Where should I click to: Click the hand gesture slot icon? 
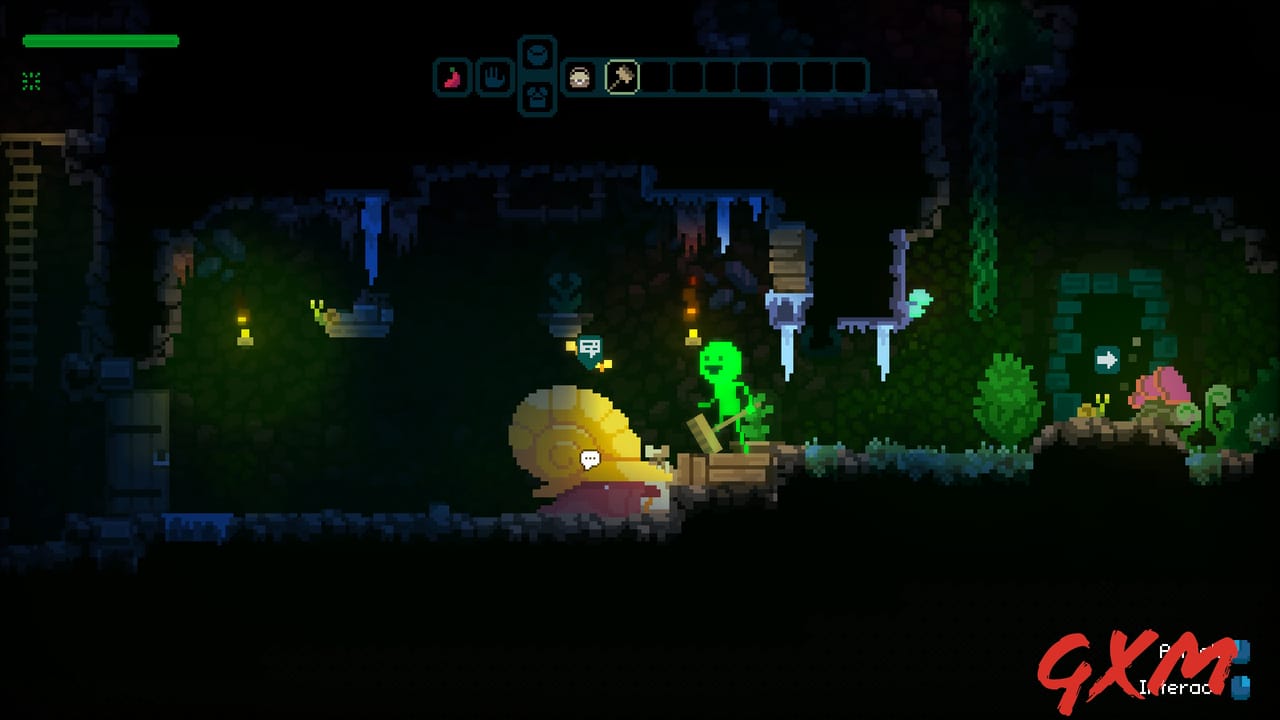click(494, 78)
